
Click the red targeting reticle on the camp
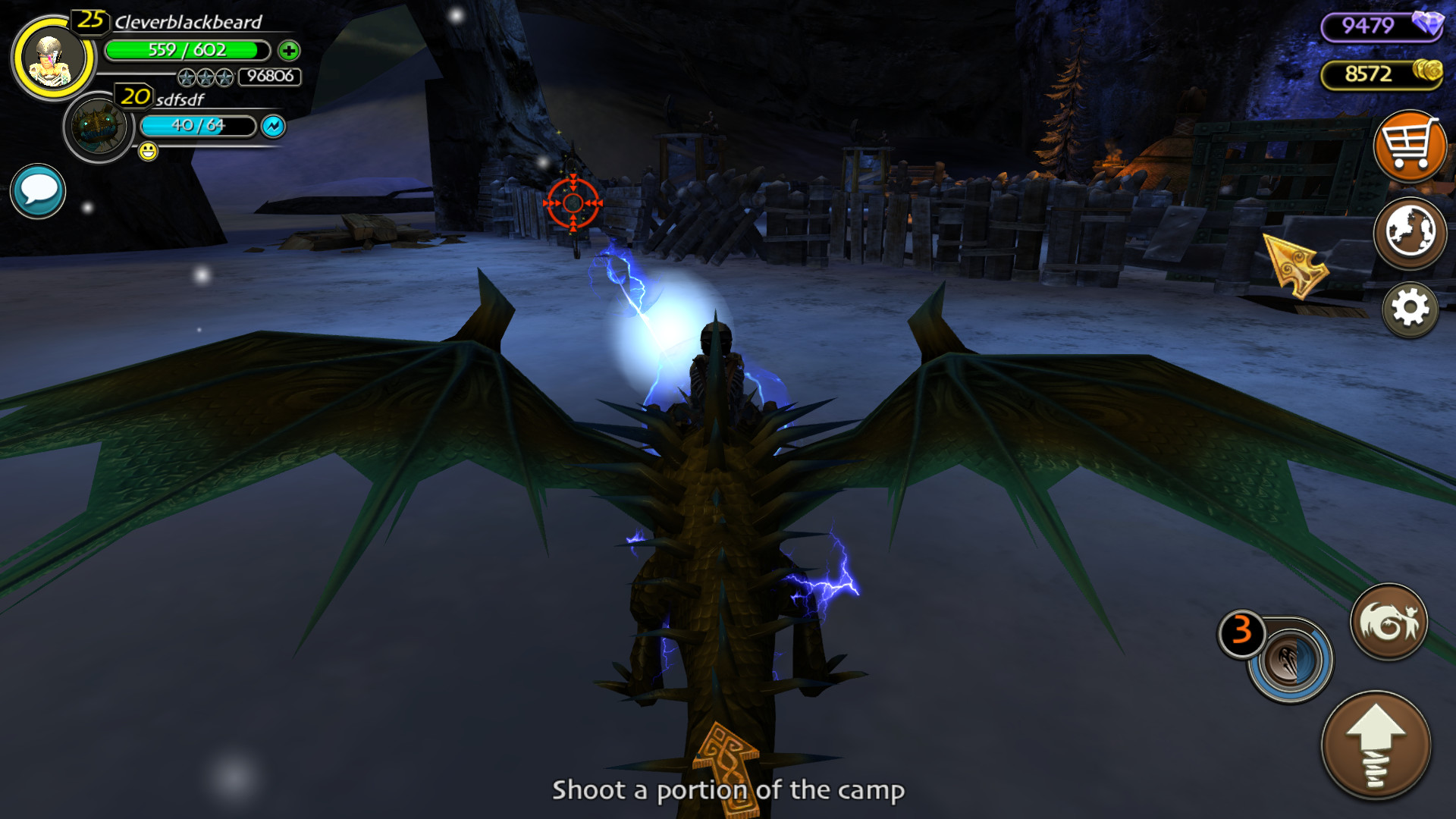(574, 203)
